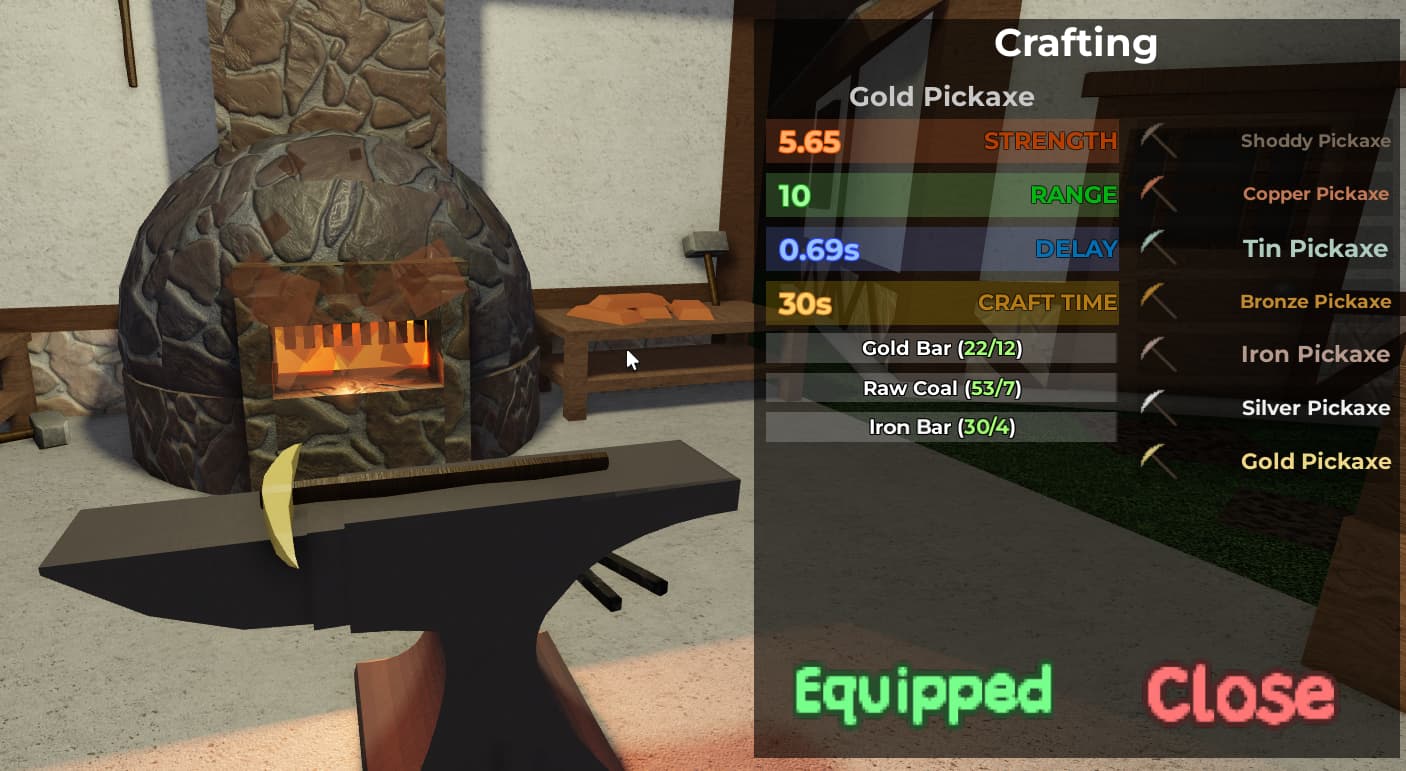The height and width of the screenshot is (771, 1406).
Task: Choose the Bronze Pickaxe icon
Action: coord(1160,301)
